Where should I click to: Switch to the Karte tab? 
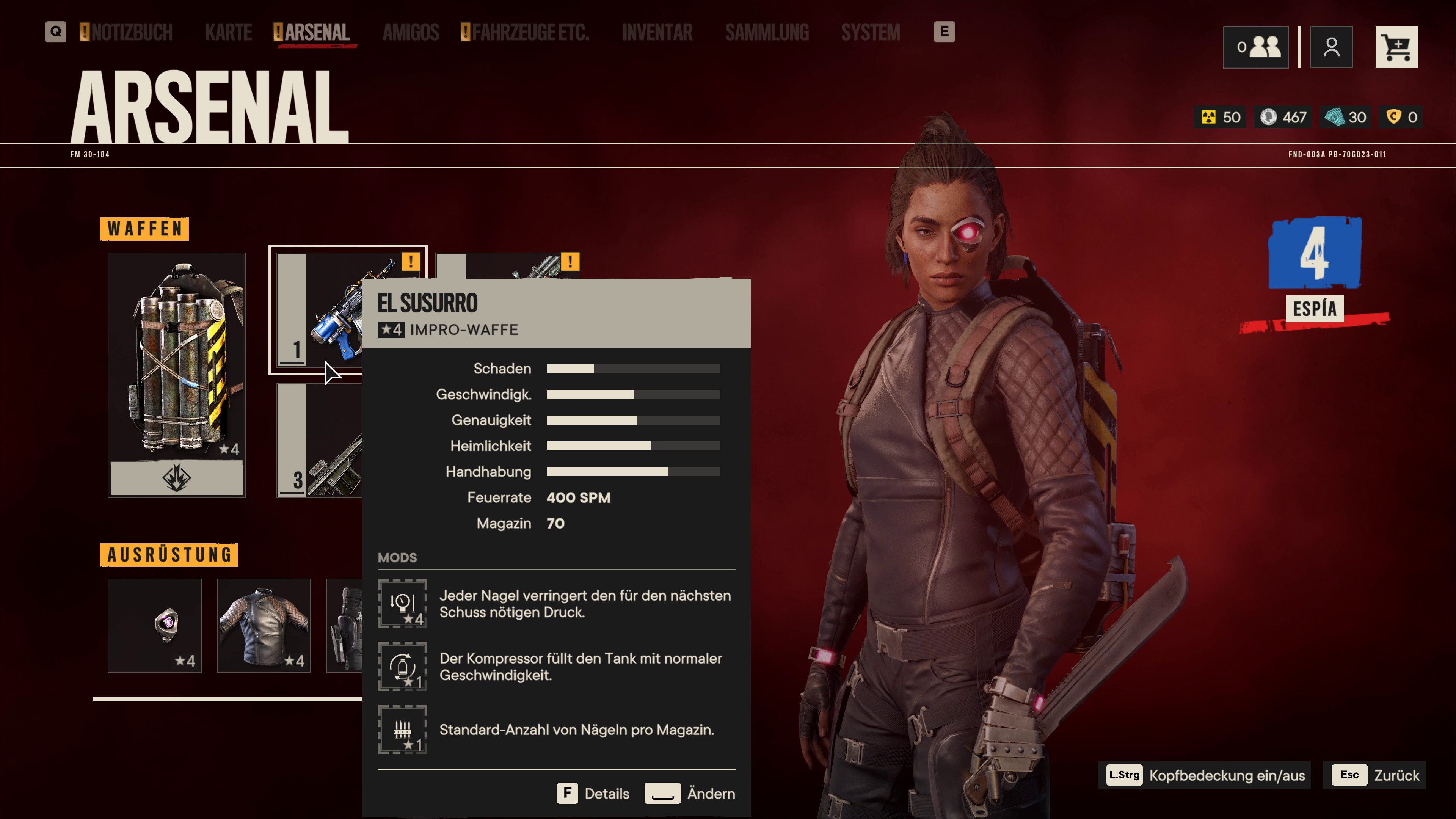tap(228, 32)
